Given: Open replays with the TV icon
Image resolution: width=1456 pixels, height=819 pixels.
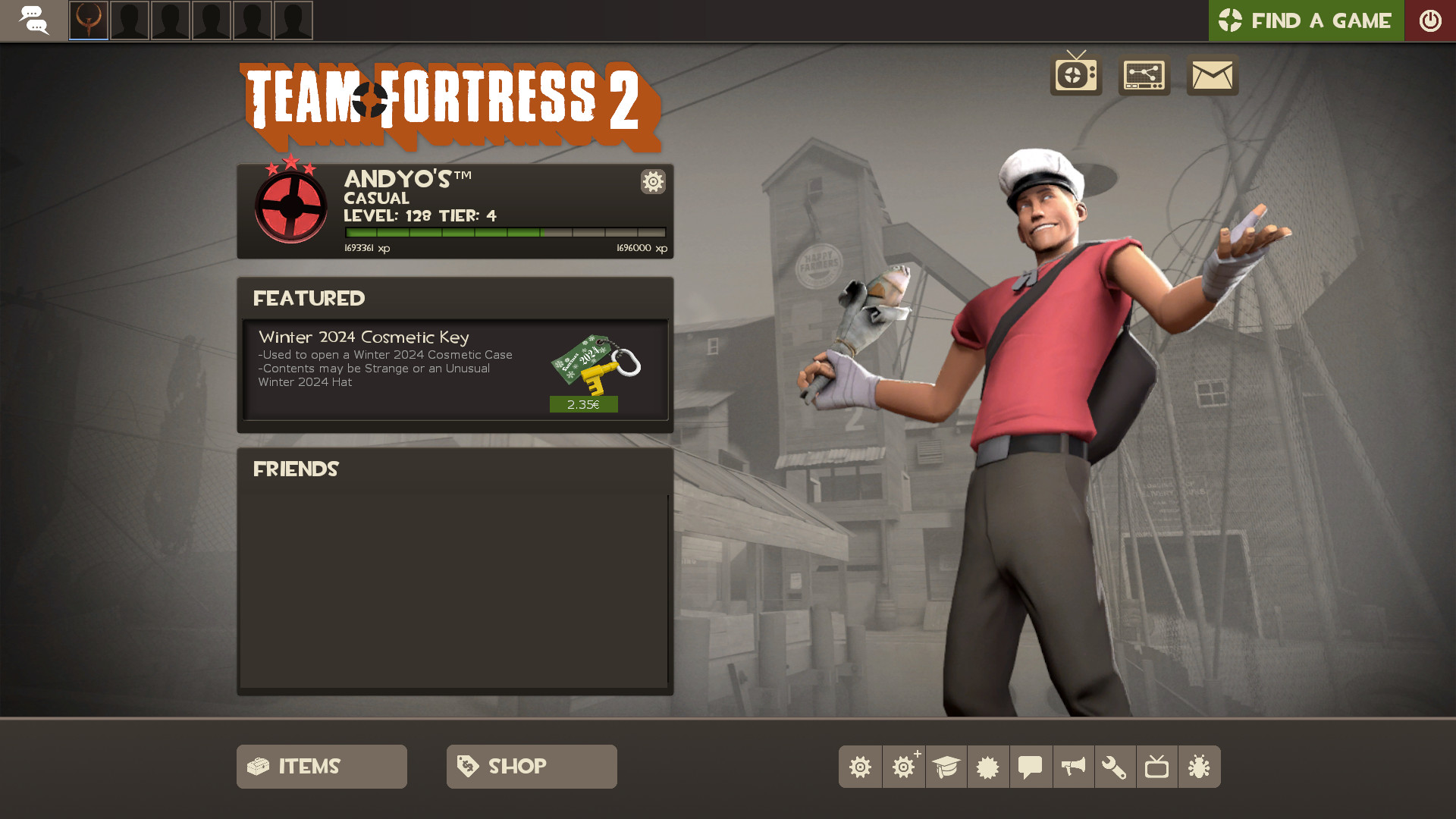Looking at the screenshot, I should point(1158,767).
